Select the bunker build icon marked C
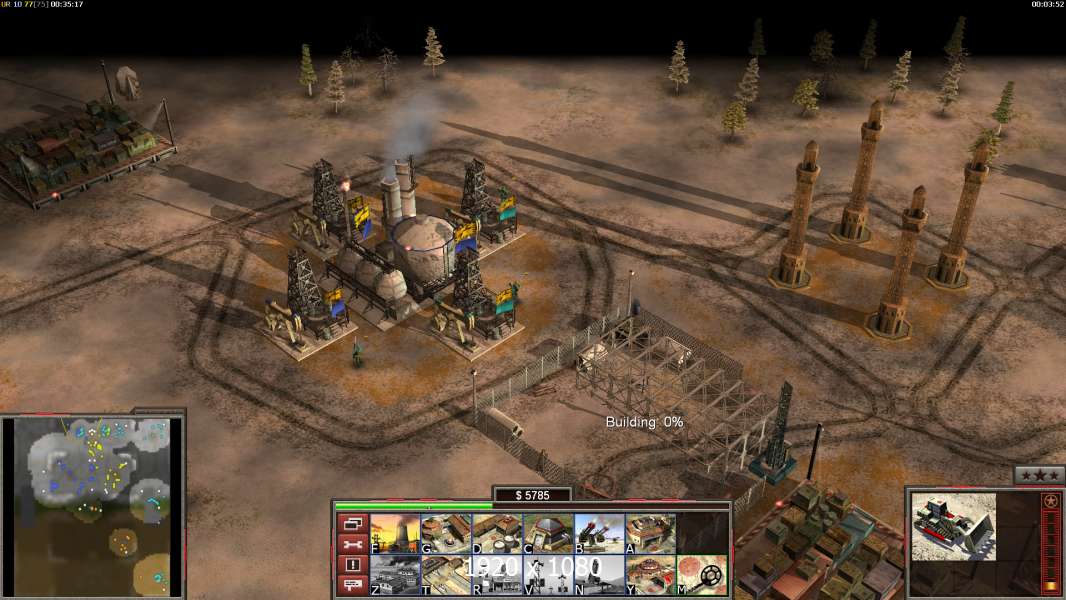This screenshot has height=600, width=1066. click(x=548, y=534)
